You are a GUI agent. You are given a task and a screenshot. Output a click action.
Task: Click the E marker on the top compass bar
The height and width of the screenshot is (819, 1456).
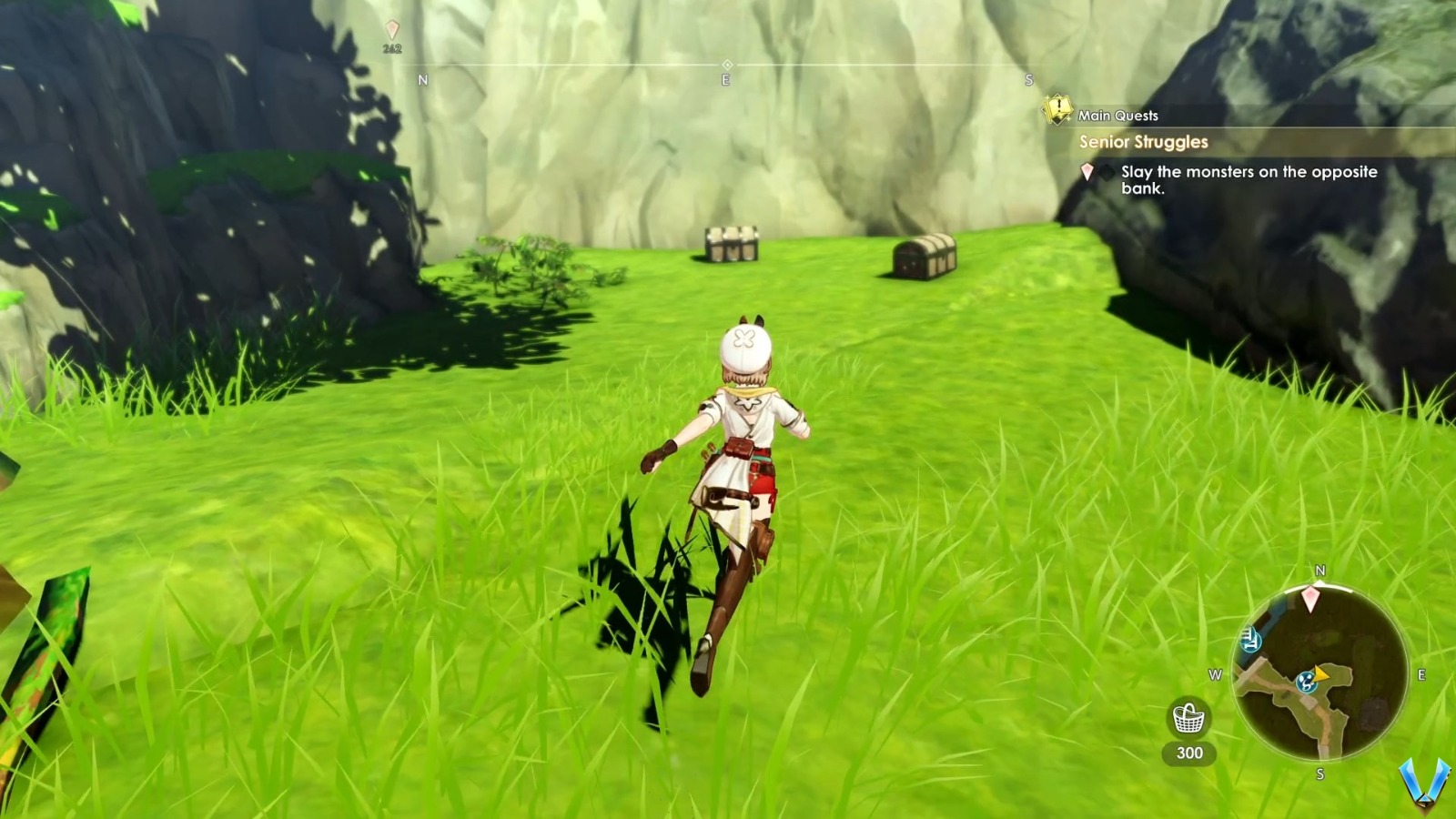(x=725, y=80)
